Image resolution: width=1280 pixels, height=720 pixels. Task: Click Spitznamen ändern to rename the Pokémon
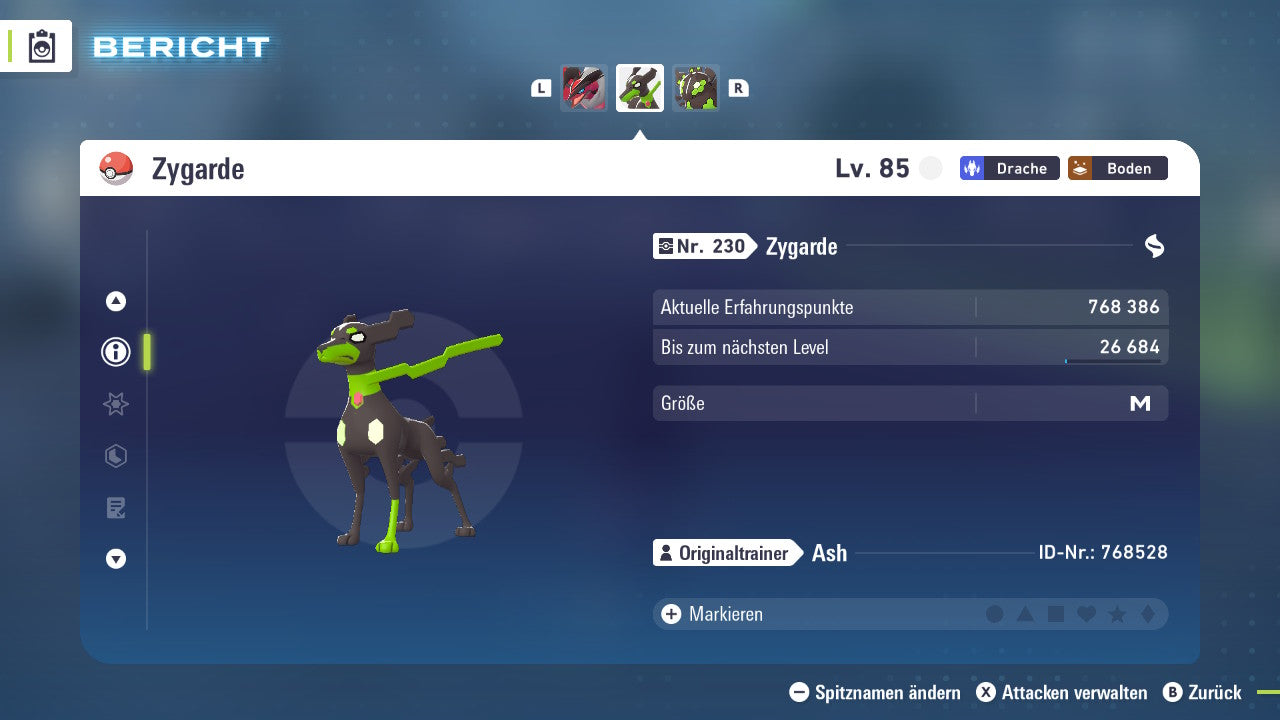pos(878,692)
